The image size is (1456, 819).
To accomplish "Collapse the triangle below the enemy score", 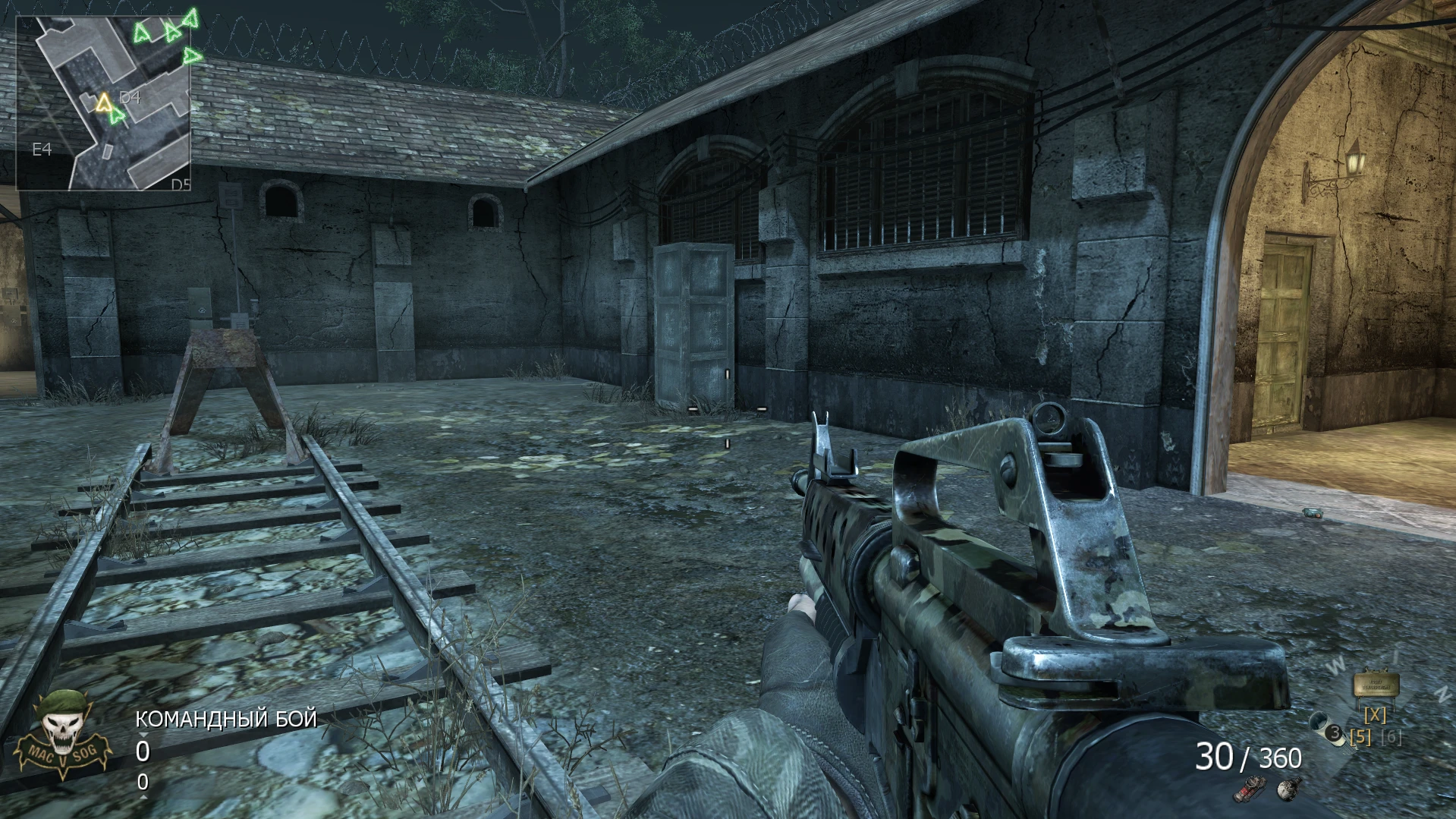I will point(144,797).
